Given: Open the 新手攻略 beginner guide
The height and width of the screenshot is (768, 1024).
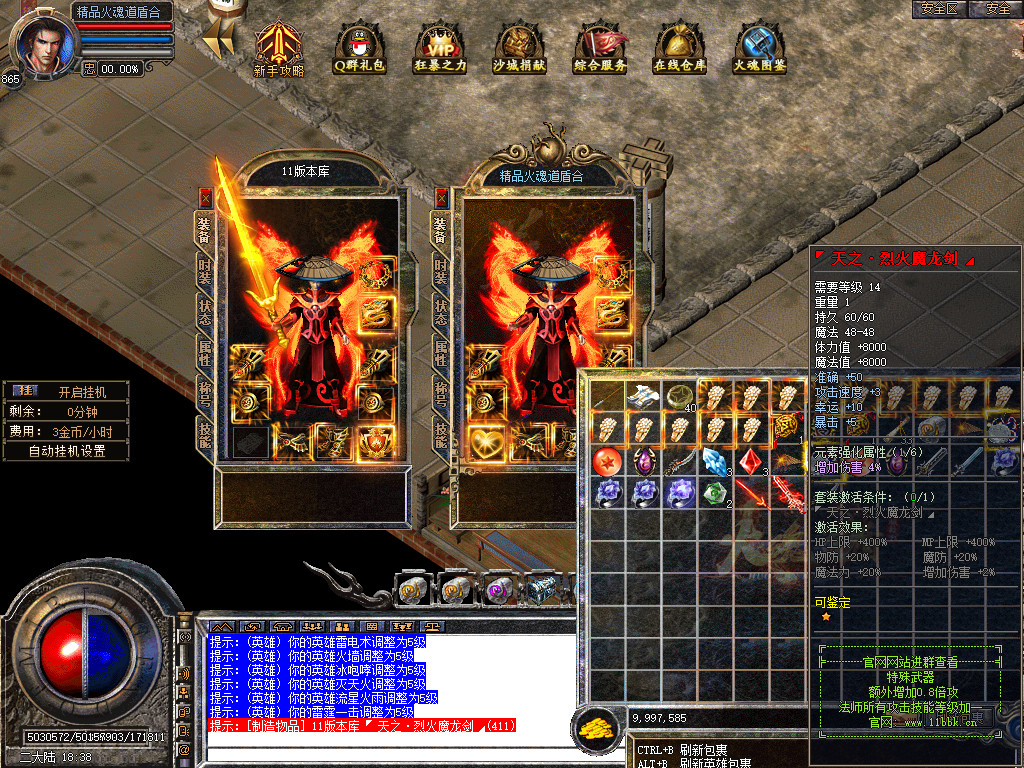Looking at the screenshot, I should [x=278, y=48].
